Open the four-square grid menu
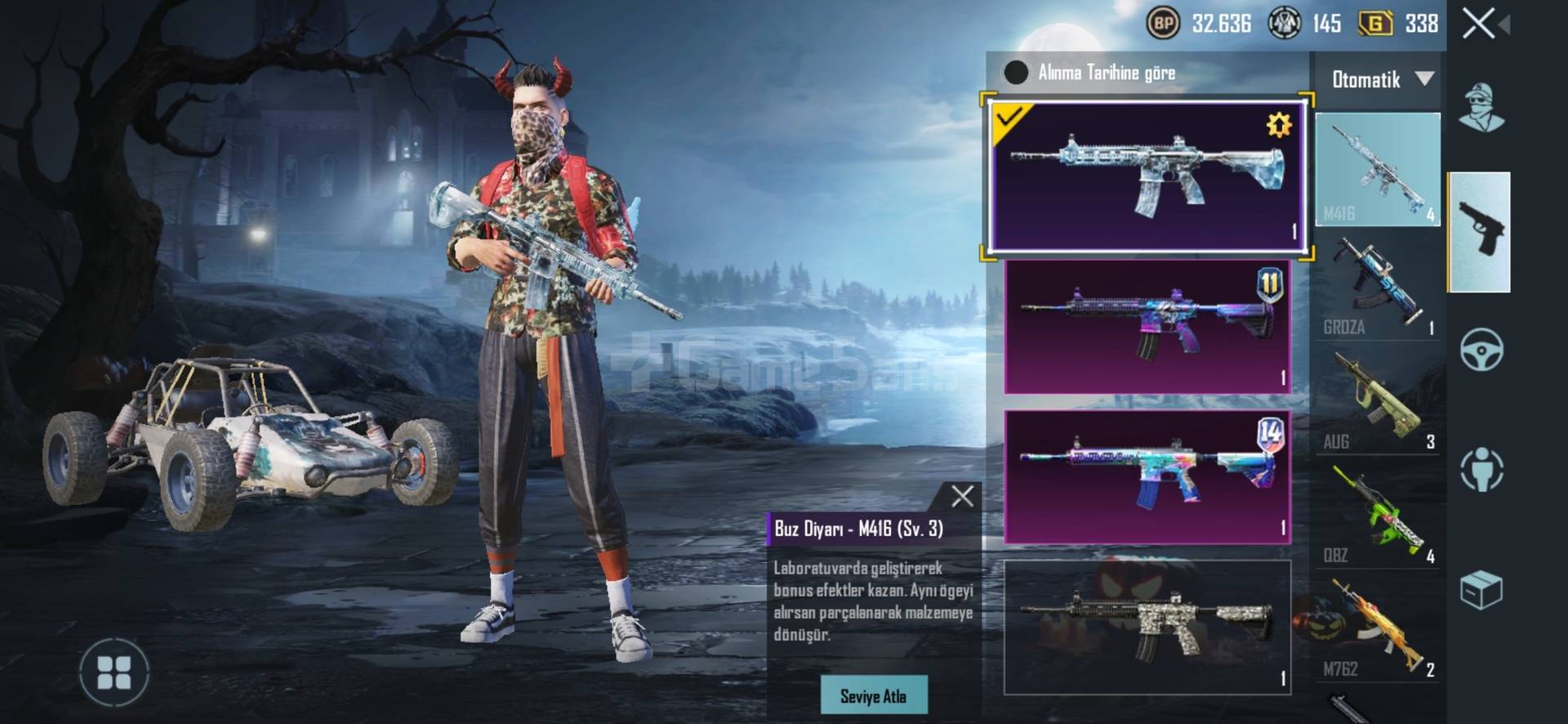 (x=114, y=673)
